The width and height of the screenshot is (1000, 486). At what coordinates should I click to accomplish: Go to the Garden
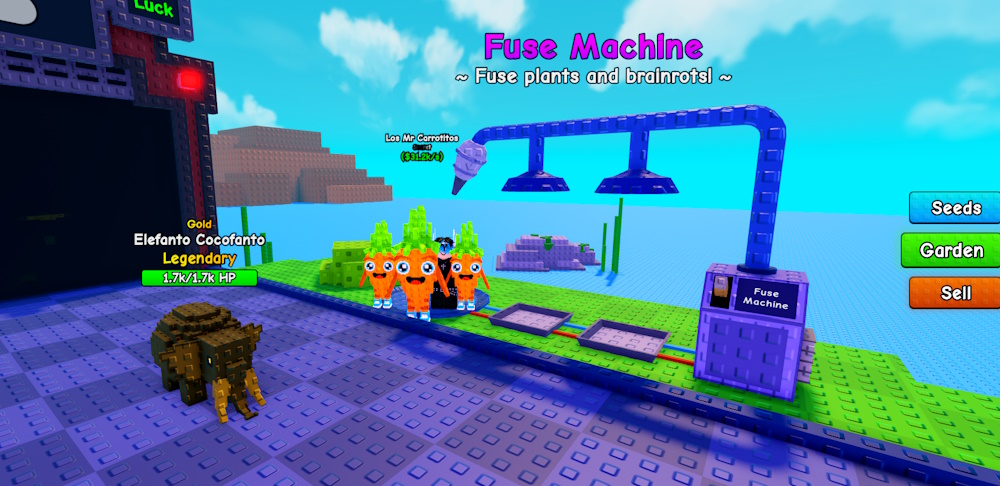[951, 250]
